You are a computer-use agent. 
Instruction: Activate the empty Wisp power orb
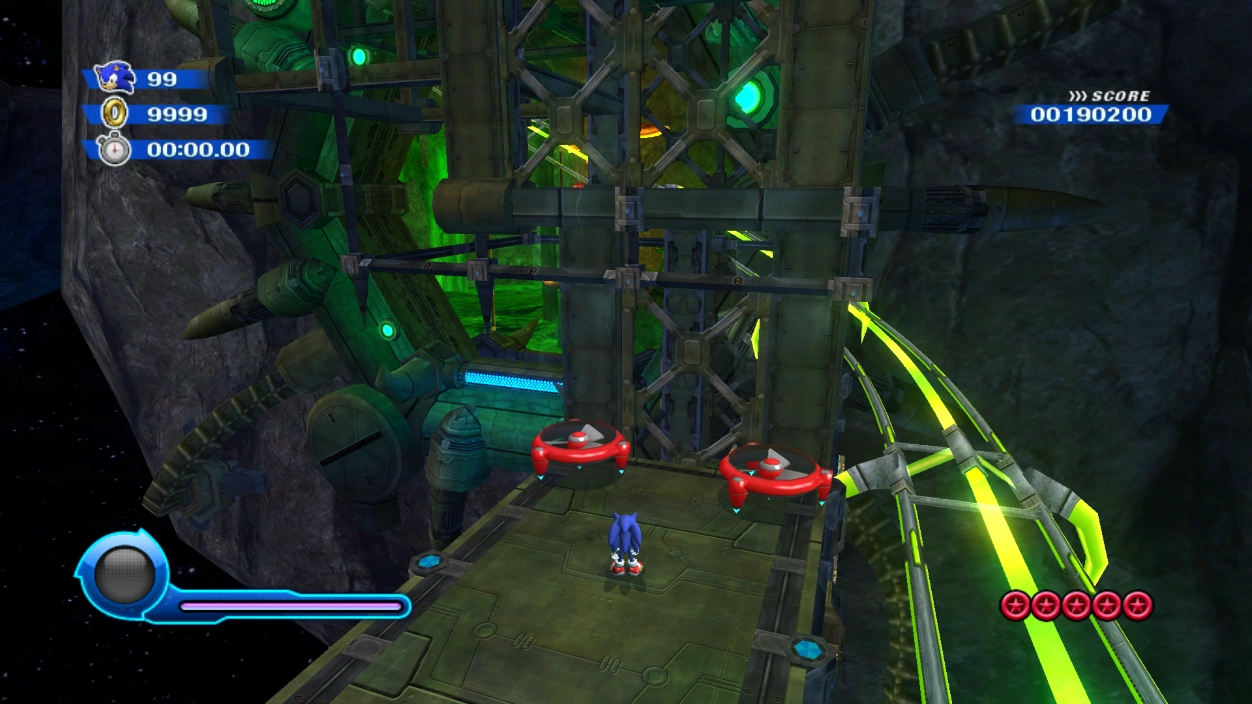pyautogui.click(x=124, y=575)
